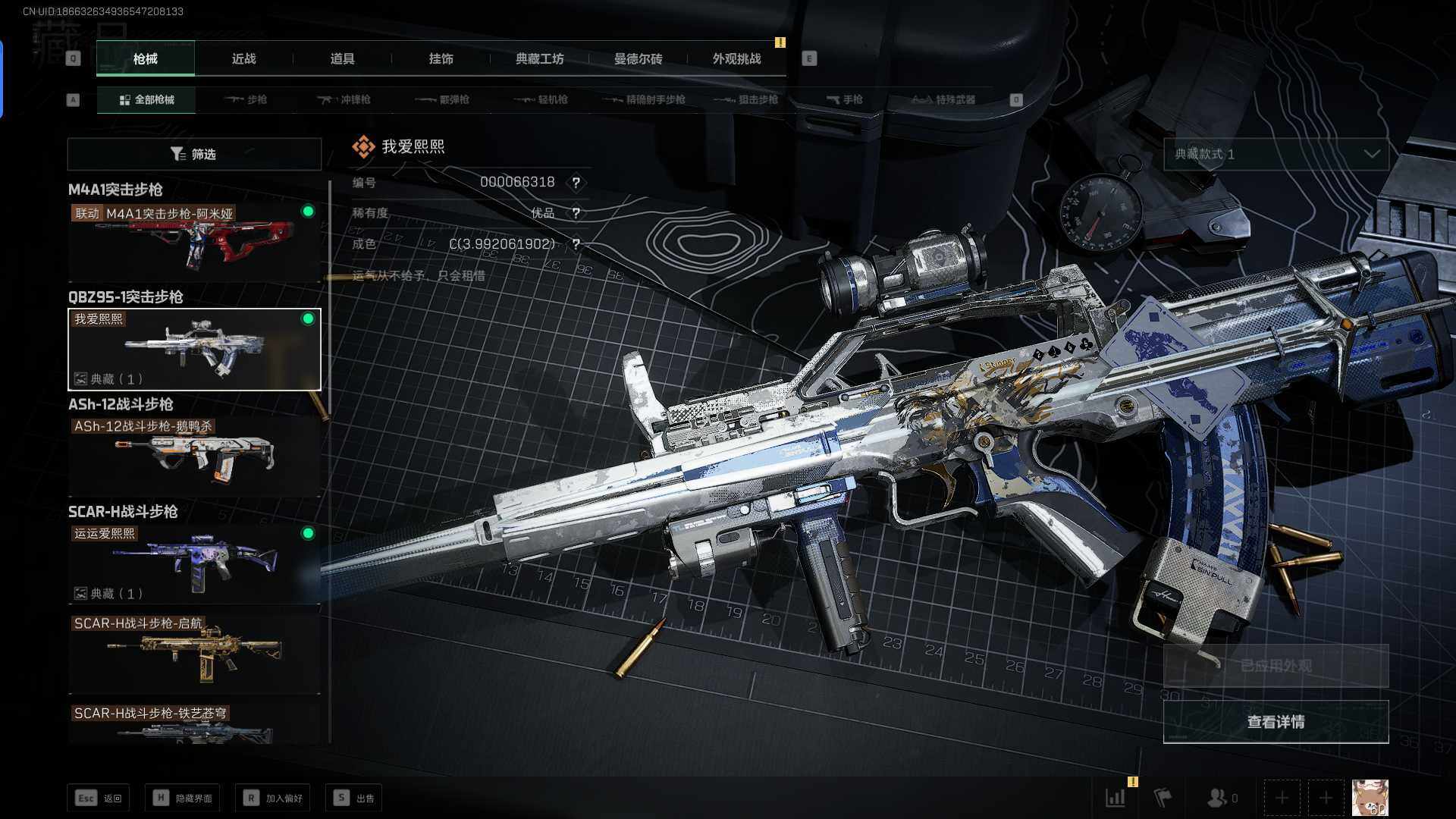Click 加入偏好 to favorite the skin

pos(273,798)
